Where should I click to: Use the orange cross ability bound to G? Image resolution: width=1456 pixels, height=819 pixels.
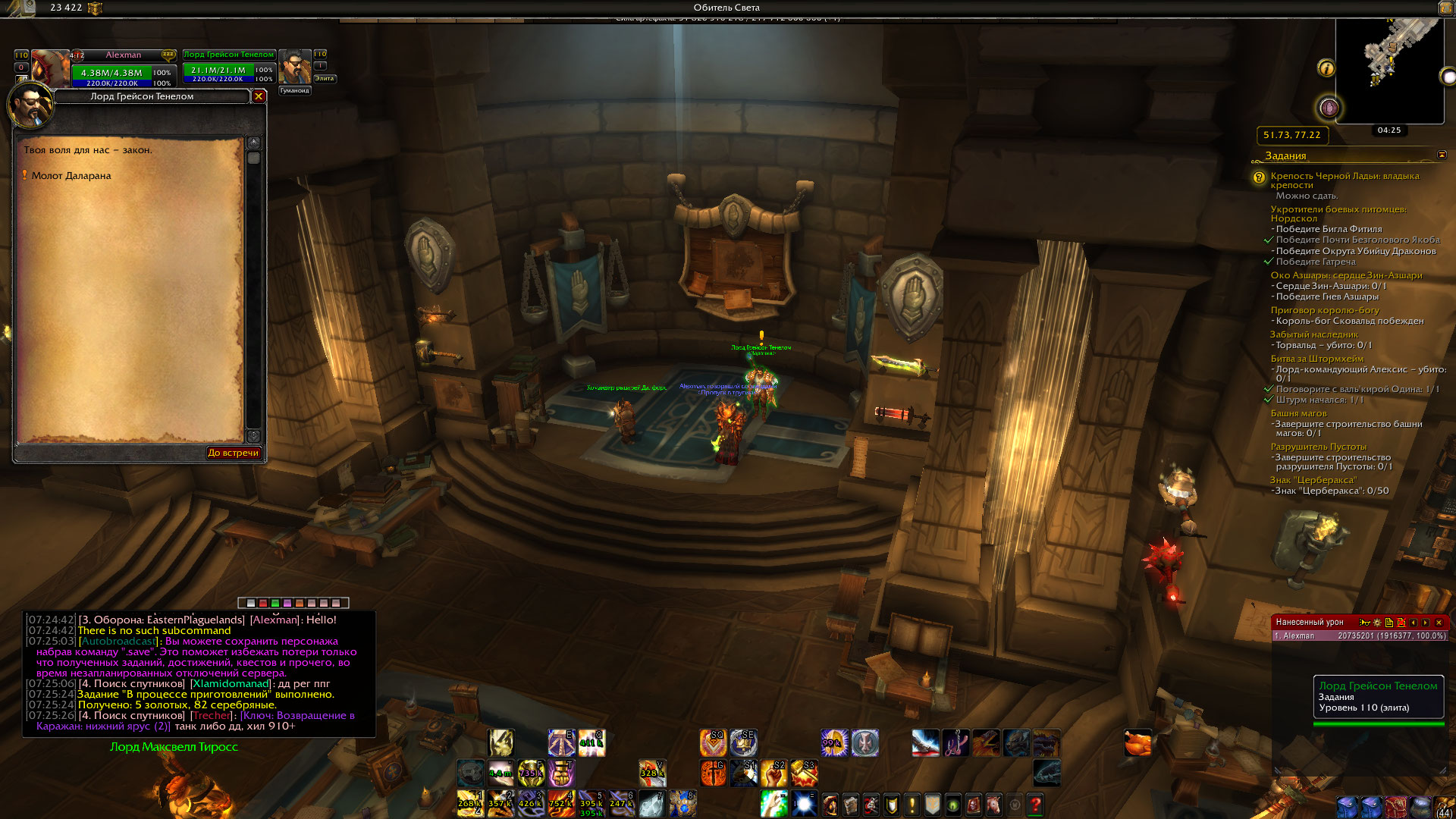click(x=713, y=773)
